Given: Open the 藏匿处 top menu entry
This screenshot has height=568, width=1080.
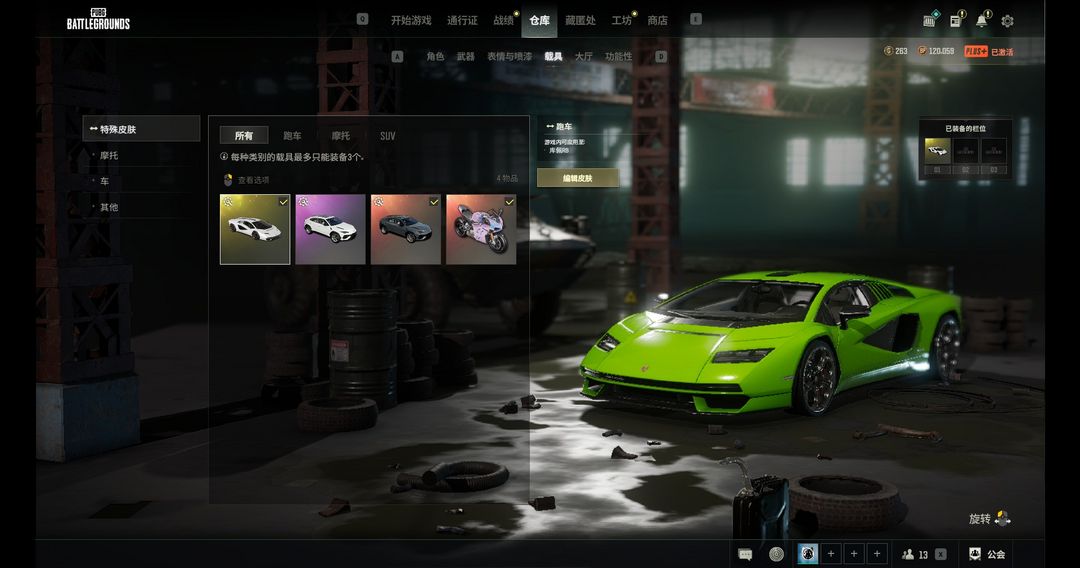Looking at the screenshot, I should pos(580,20).
